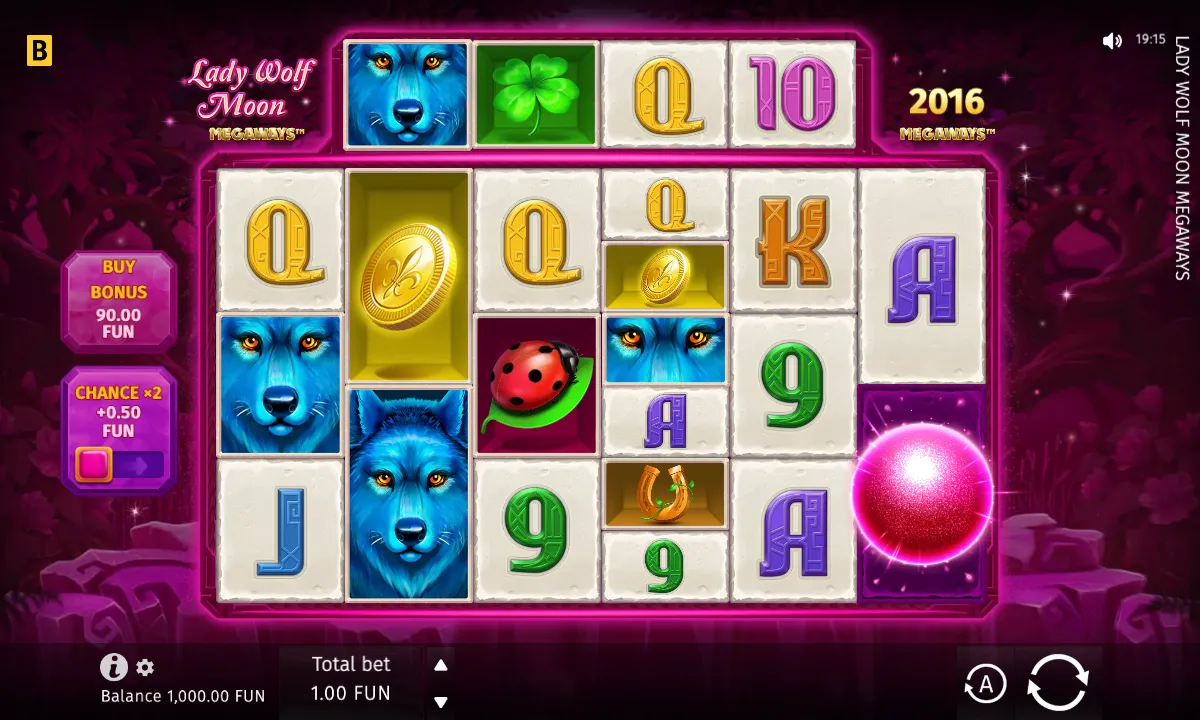Image resolution: width=1200 pixels, height=720 pixels.
Task: Increase total bet with the up arrow
Action: tap(441, 665)
